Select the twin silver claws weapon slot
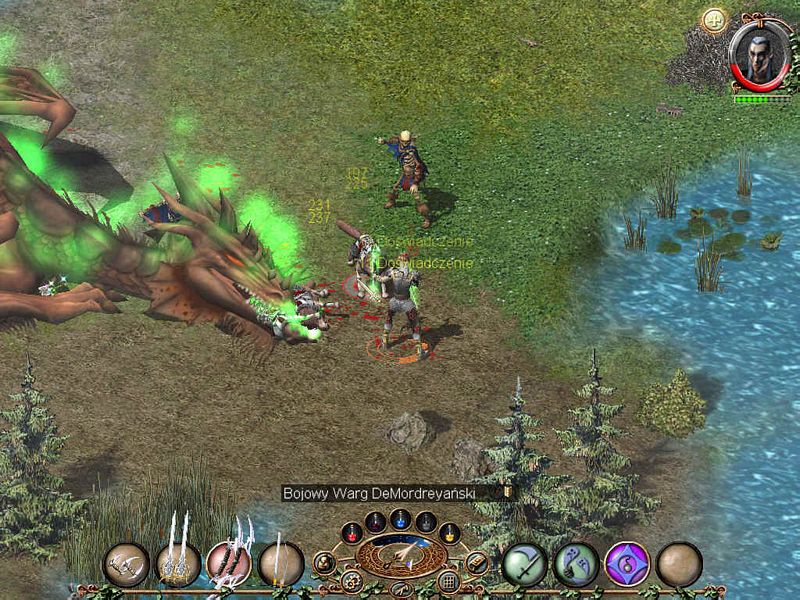The image size is (800, 600). tap(178, 564)
